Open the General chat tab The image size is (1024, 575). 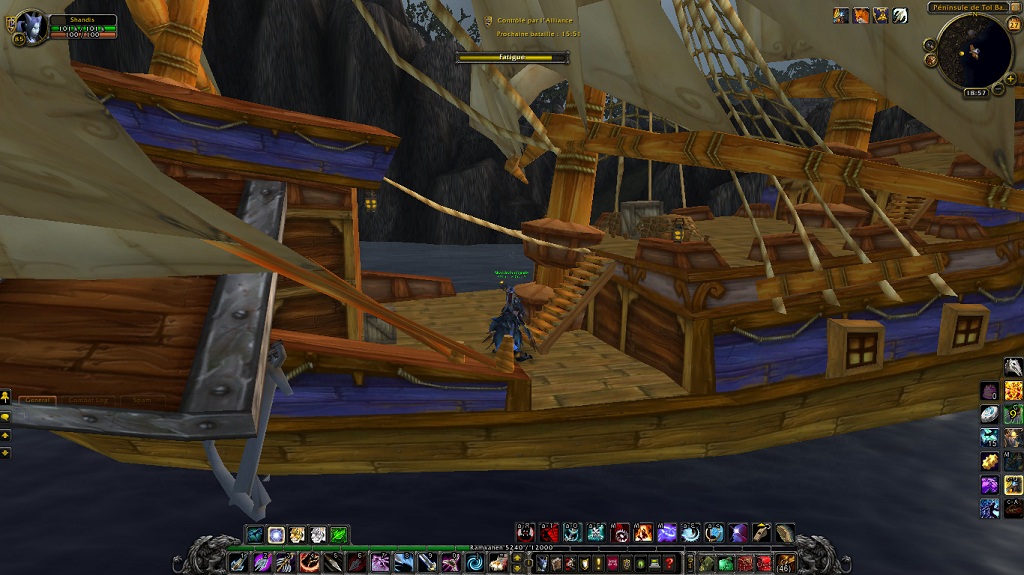38,400
